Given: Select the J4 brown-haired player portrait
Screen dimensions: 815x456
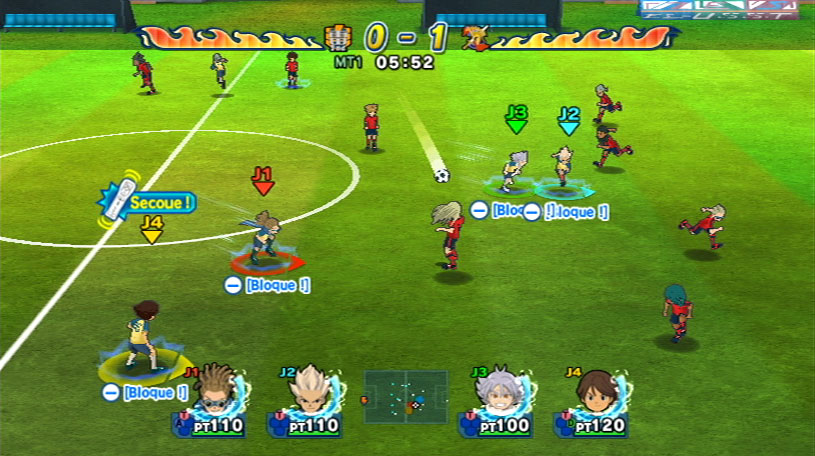Looking at the screenshot, I should (x=595, y=391).
